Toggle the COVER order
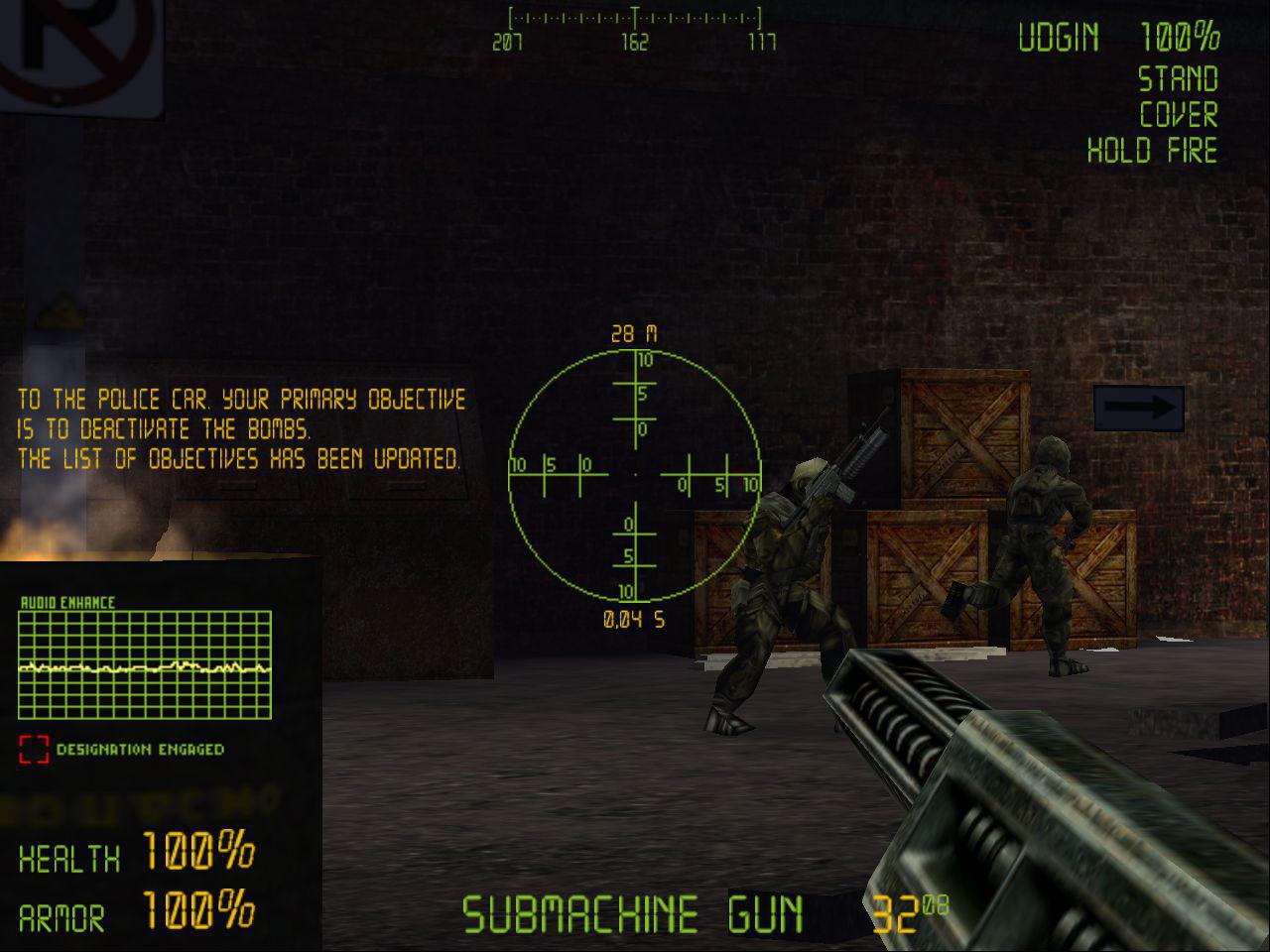 [1177, 116]
